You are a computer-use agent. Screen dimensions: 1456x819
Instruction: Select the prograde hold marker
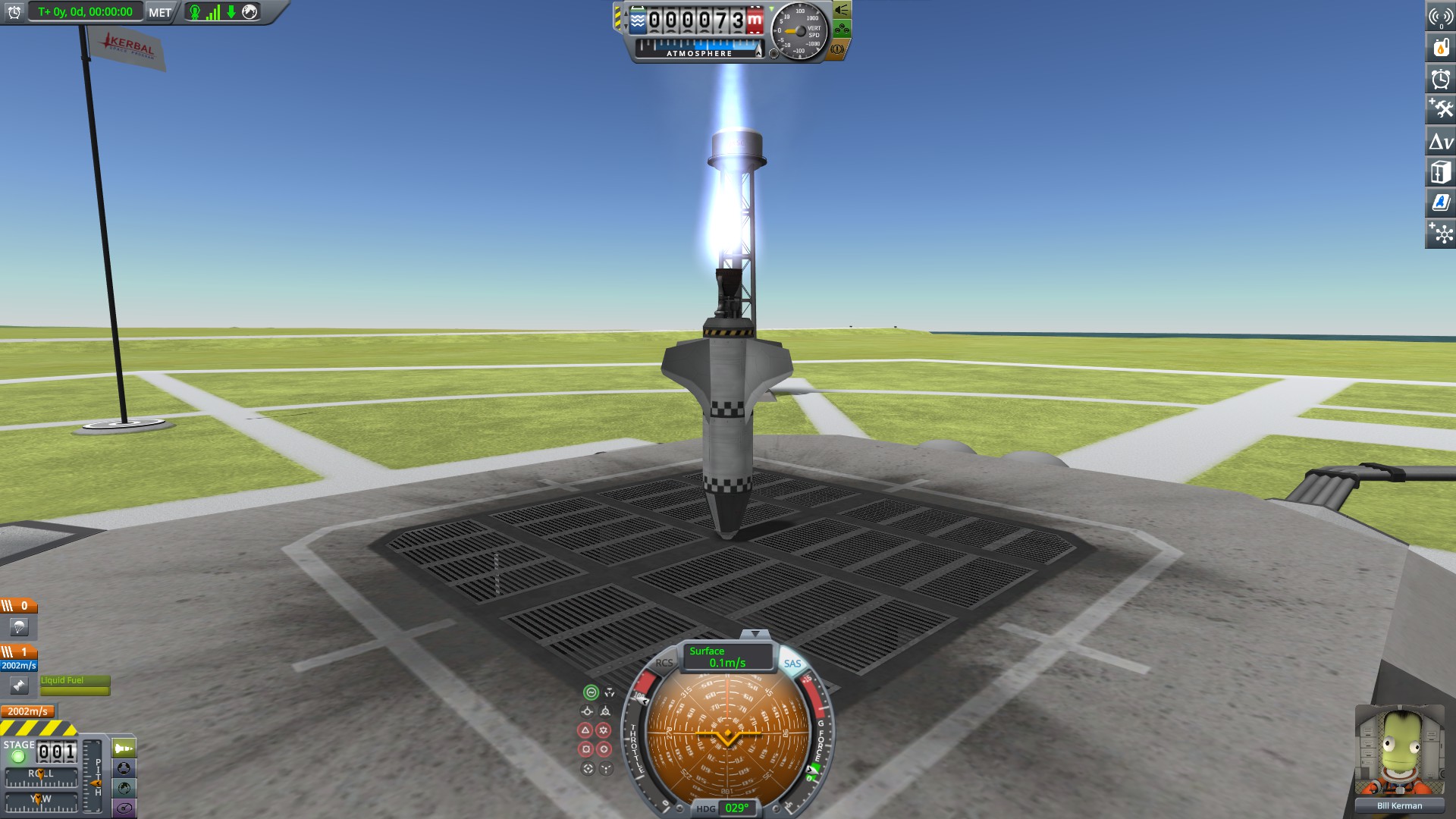pos(588,711)
